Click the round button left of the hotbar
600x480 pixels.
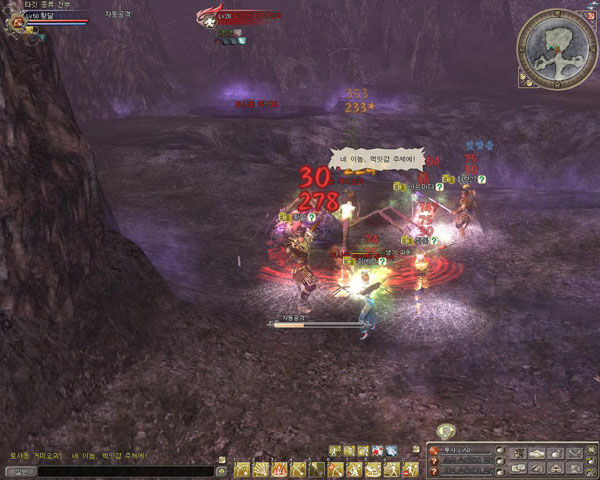point(221,469)
